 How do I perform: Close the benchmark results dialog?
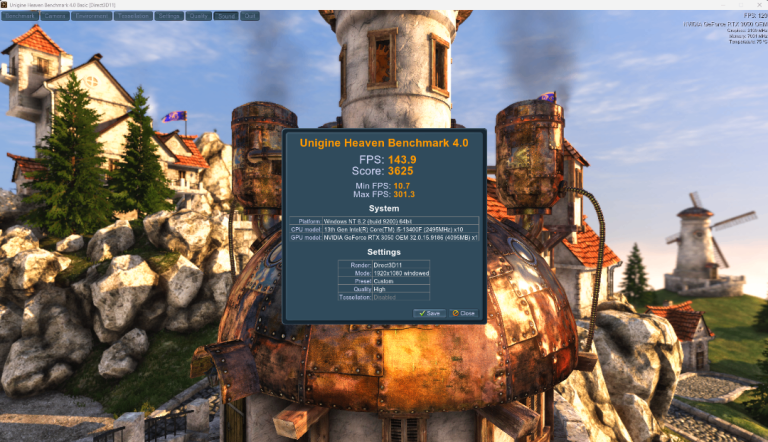coord(463,313)
